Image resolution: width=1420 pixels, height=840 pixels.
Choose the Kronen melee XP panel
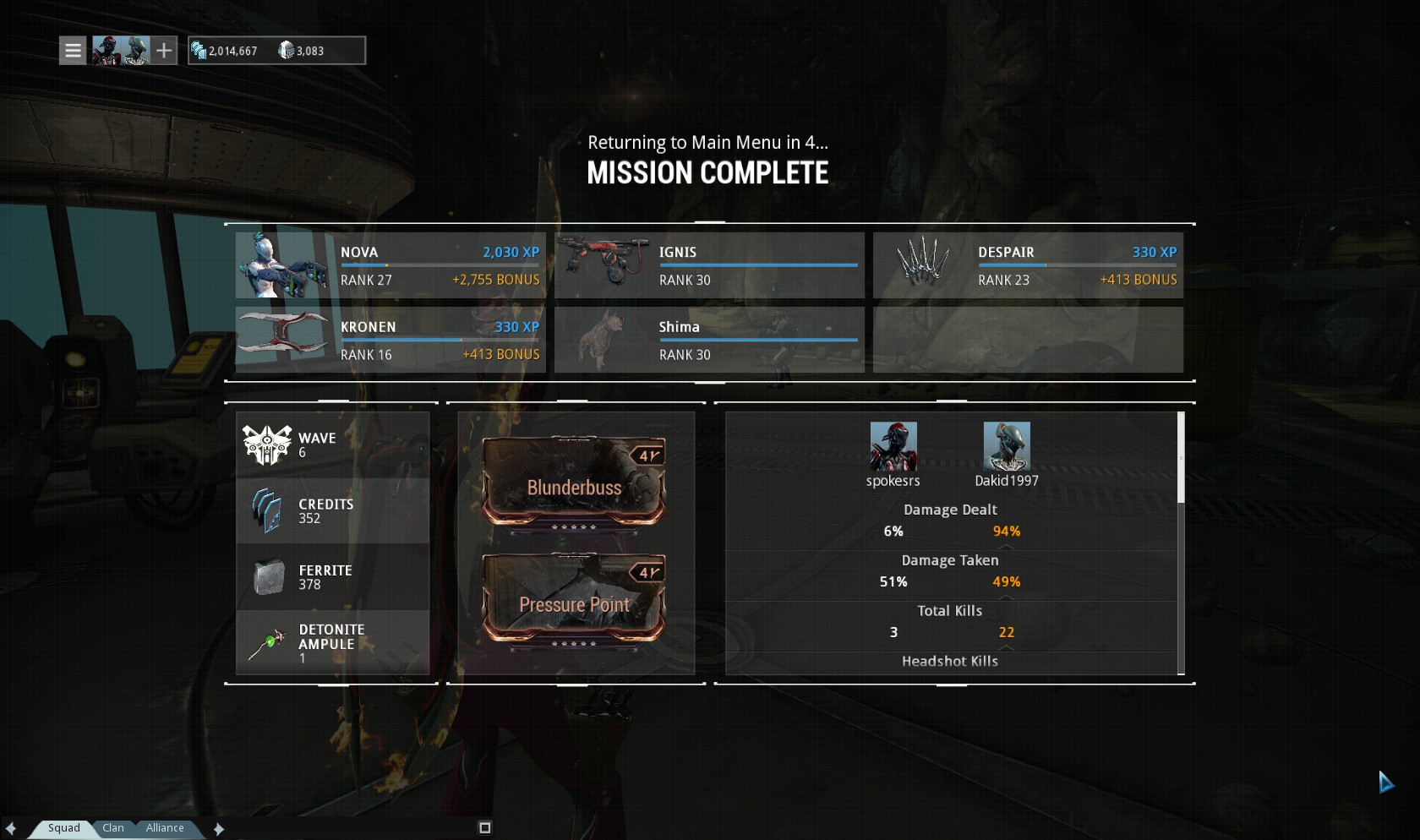coord(390,340)
